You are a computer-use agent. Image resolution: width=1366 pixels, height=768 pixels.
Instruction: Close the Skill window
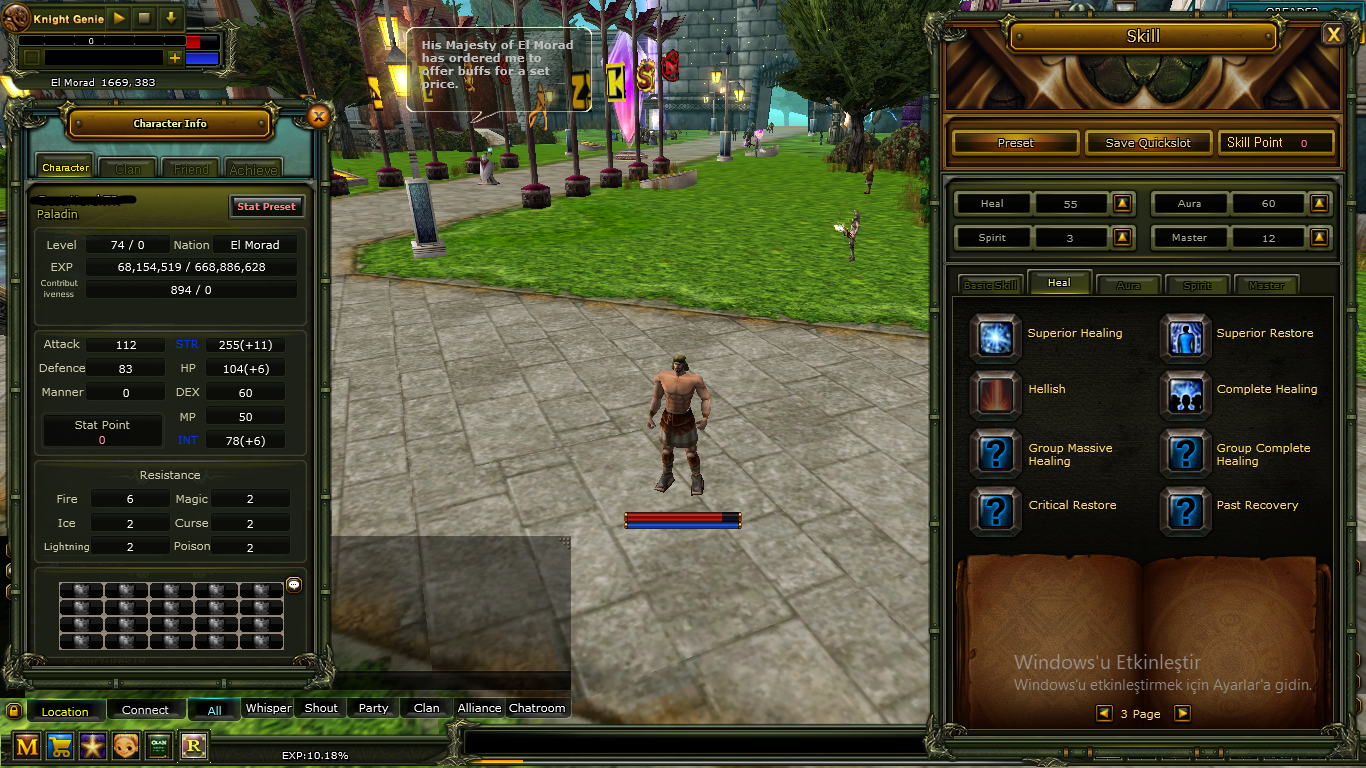pyautogui.click(x=1333, y=35)
